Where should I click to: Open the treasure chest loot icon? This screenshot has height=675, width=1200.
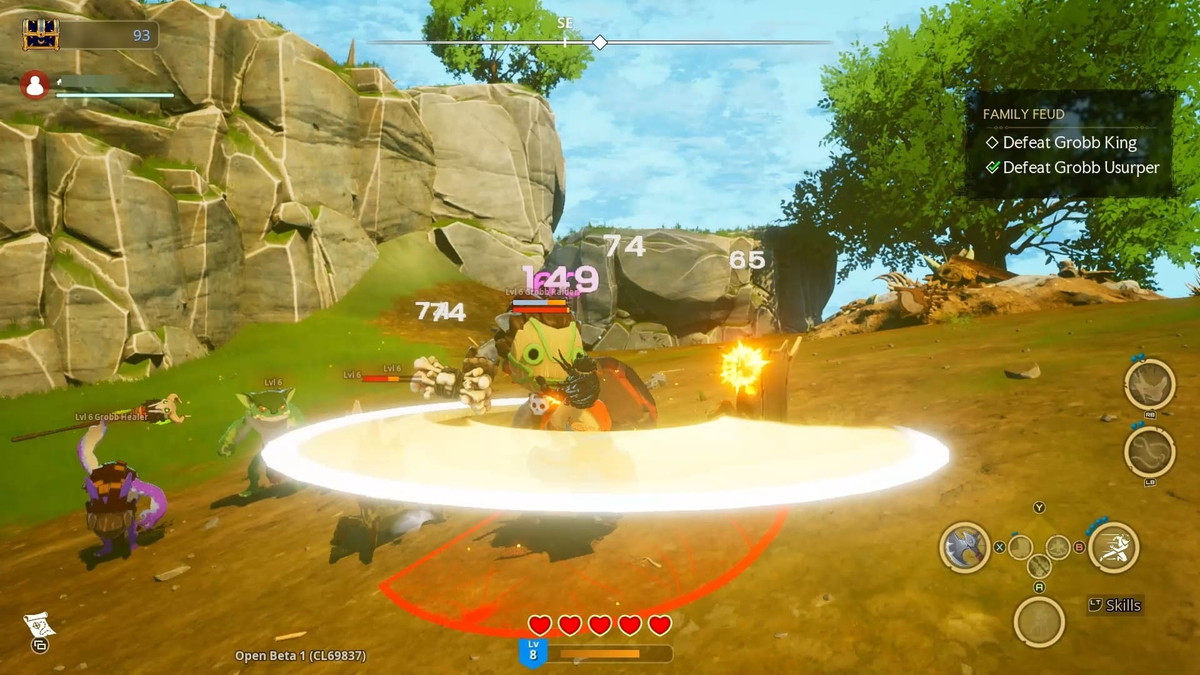[x=41, y=34]
